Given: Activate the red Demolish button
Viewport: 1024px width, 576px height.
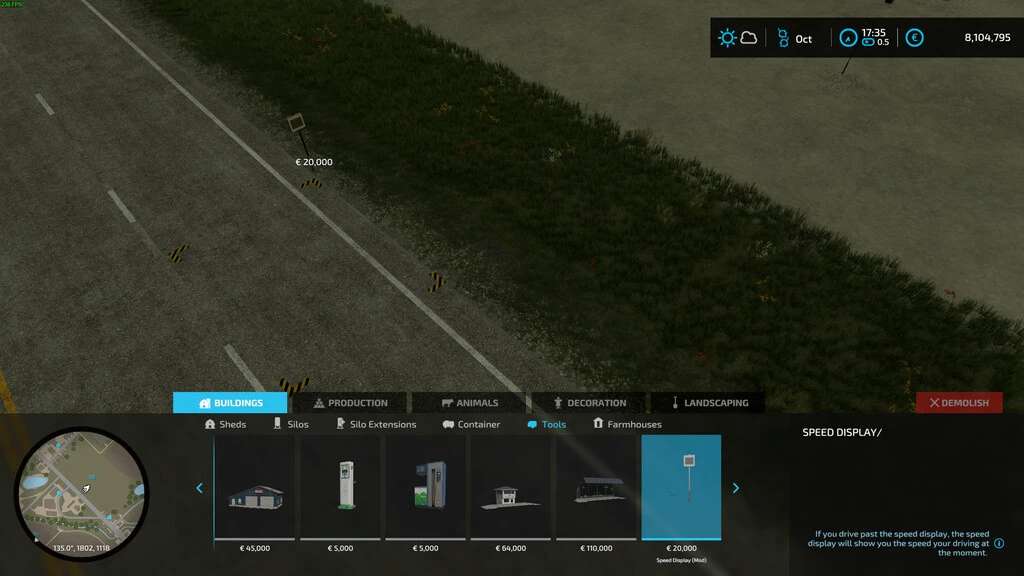Looking at the screenshot, I should click(959, 403).
